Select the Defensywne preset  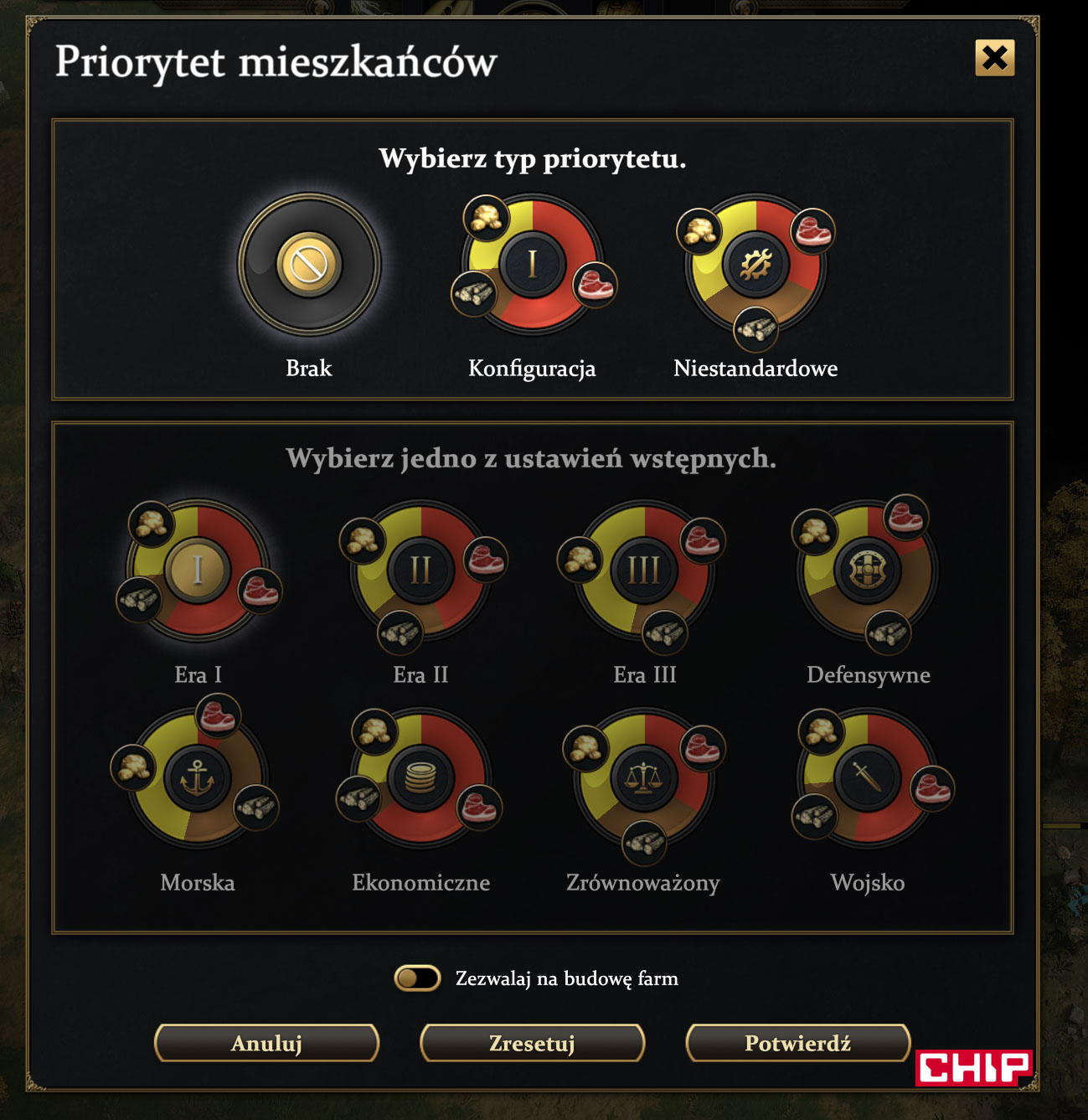click(x=868, y=570)
